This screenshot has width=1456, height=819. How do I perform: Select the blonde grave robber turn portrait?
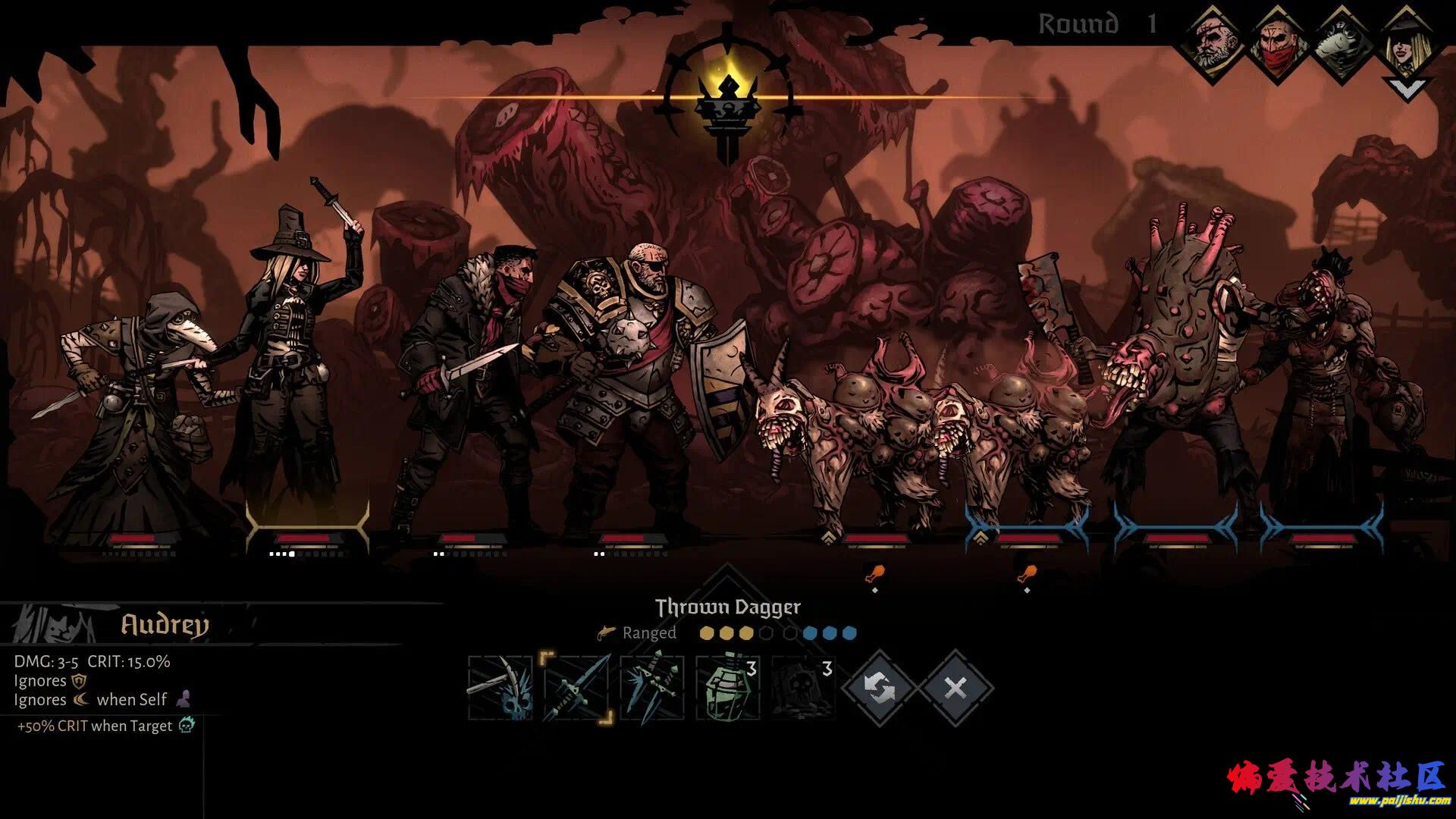coord(1409,38)
